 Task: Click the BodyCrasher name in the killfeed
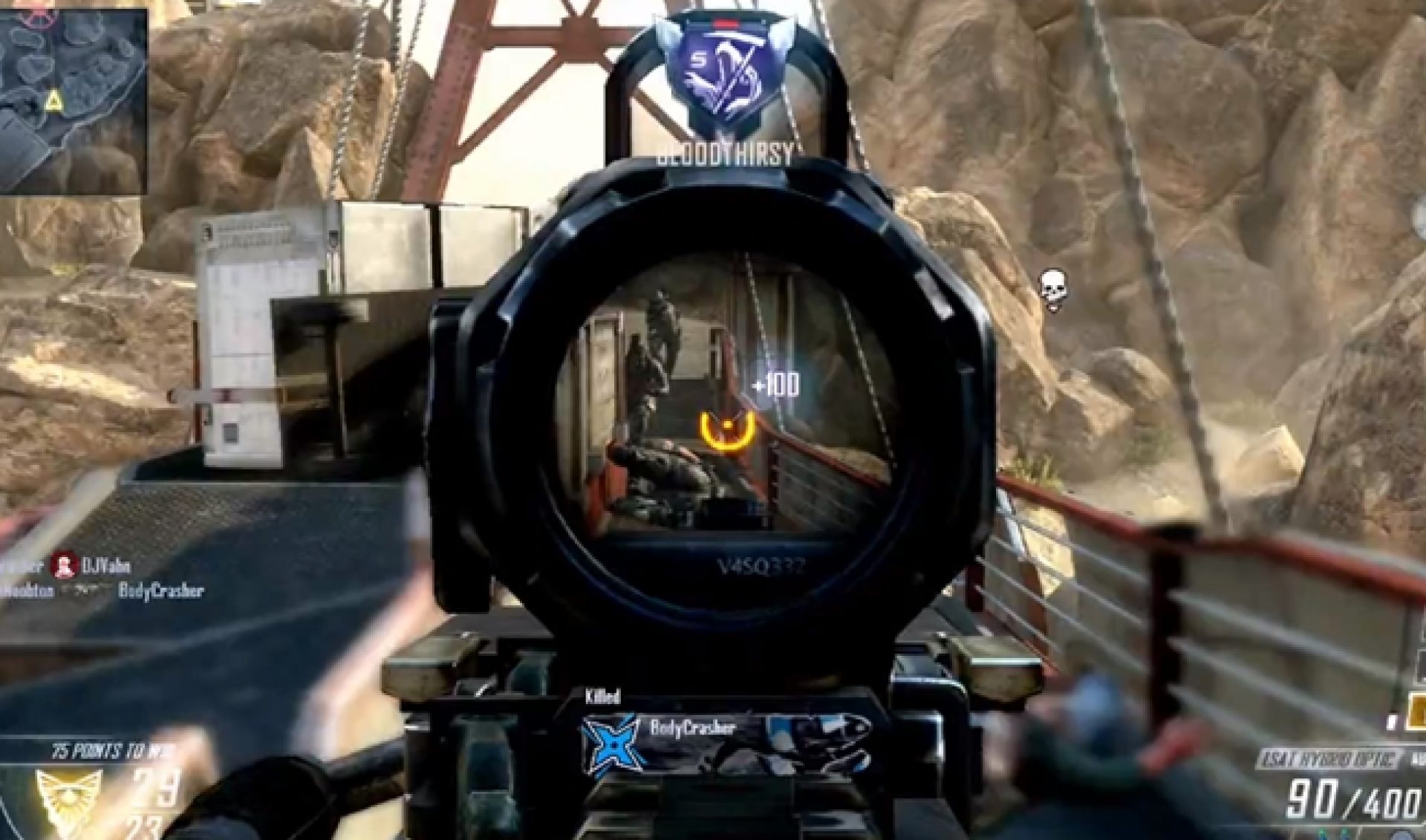tap(162, 591)
